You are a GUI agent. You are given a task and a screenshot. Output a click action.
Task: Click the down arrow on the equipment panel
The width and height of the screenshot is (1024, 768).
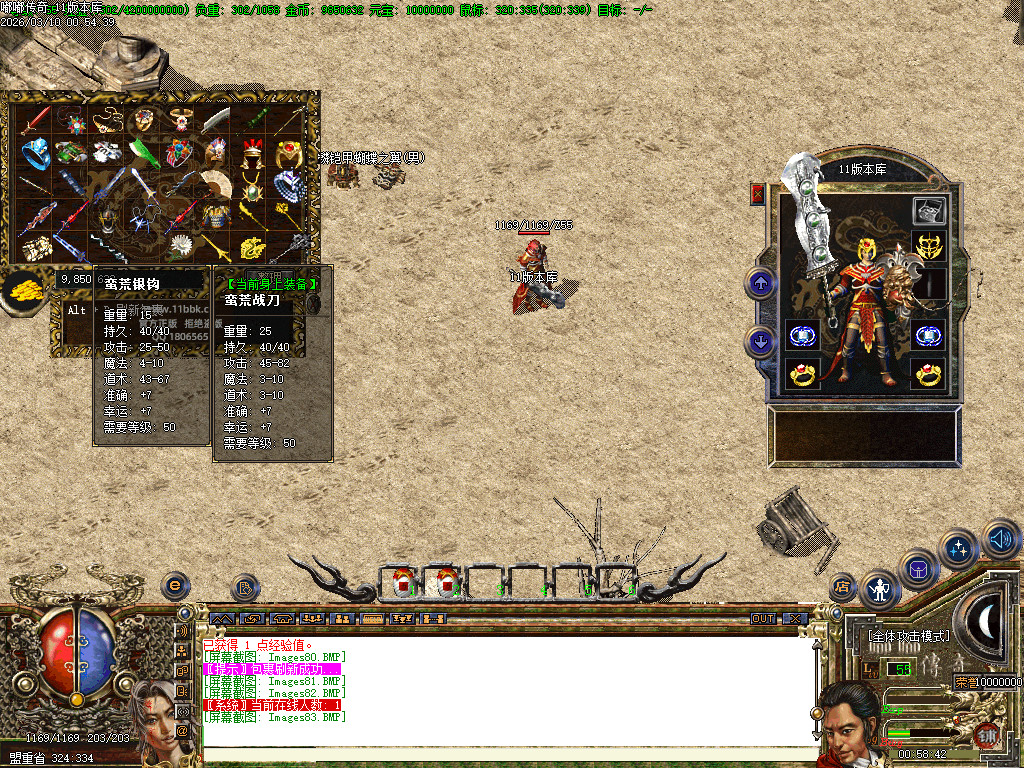click(761, 343)
